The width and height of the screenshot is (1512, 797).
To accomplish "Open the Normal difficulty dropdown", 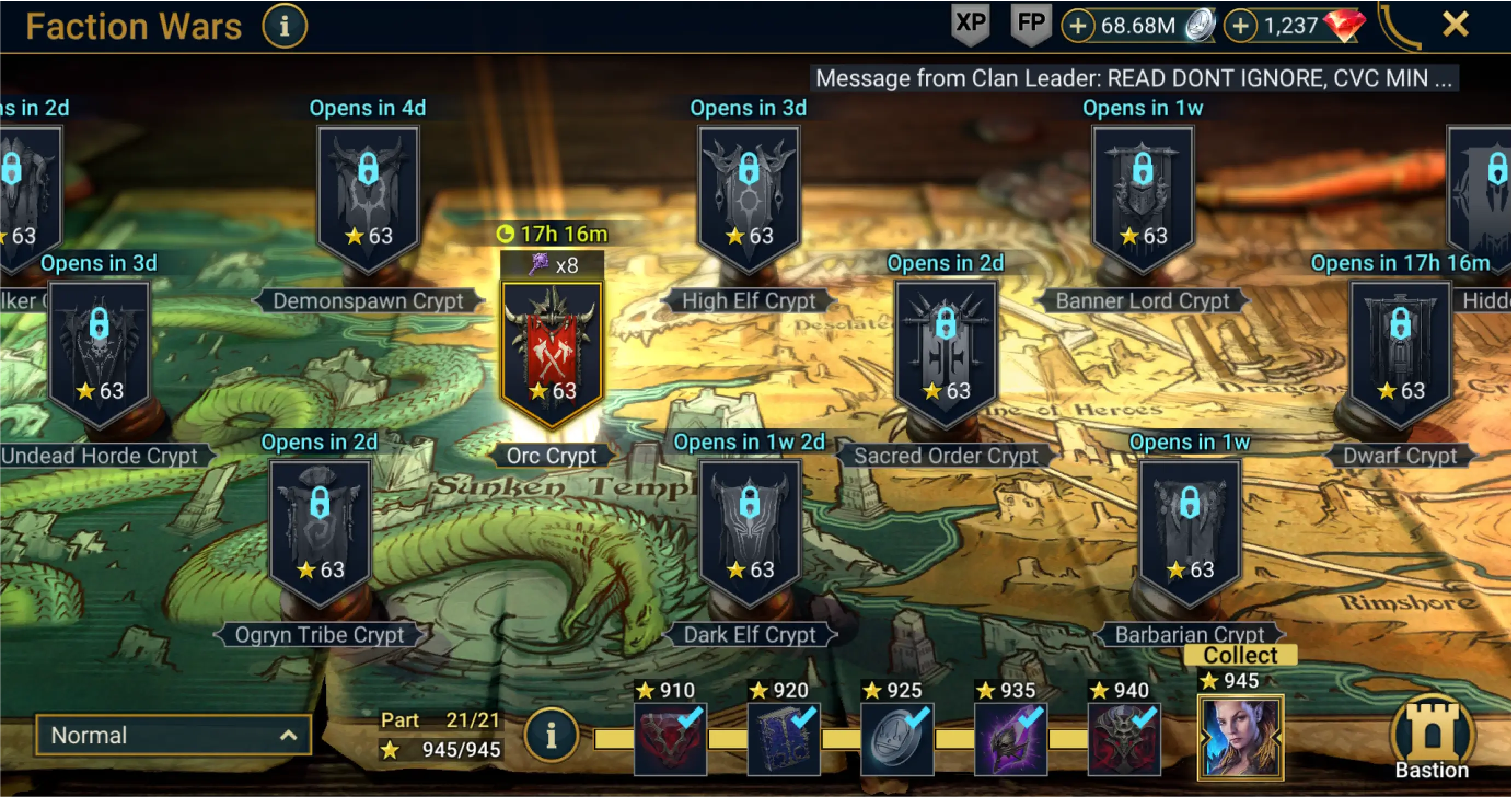I will pos(173,735).
